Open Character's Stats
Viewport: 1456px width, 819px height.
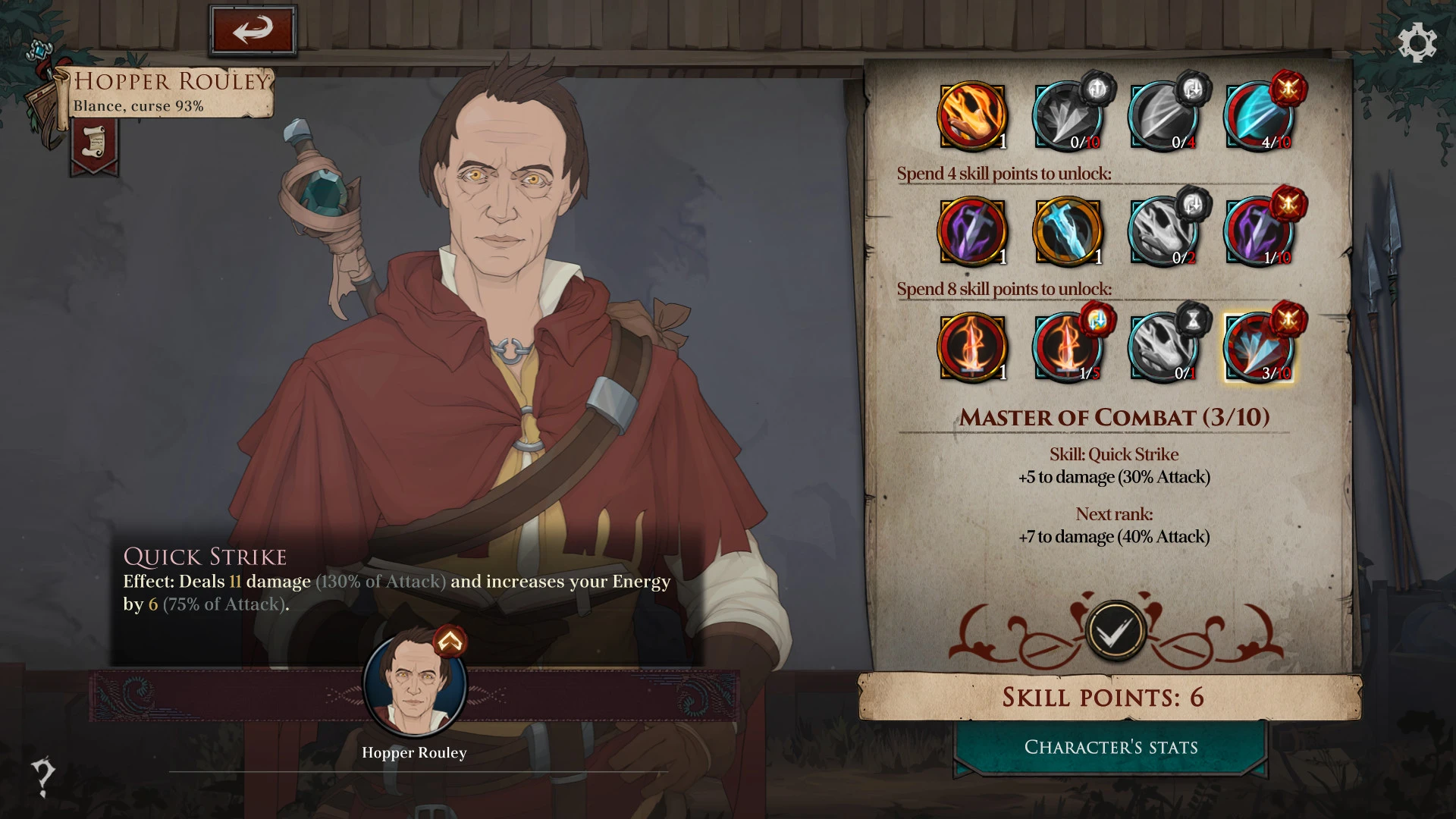point(1111,748)
